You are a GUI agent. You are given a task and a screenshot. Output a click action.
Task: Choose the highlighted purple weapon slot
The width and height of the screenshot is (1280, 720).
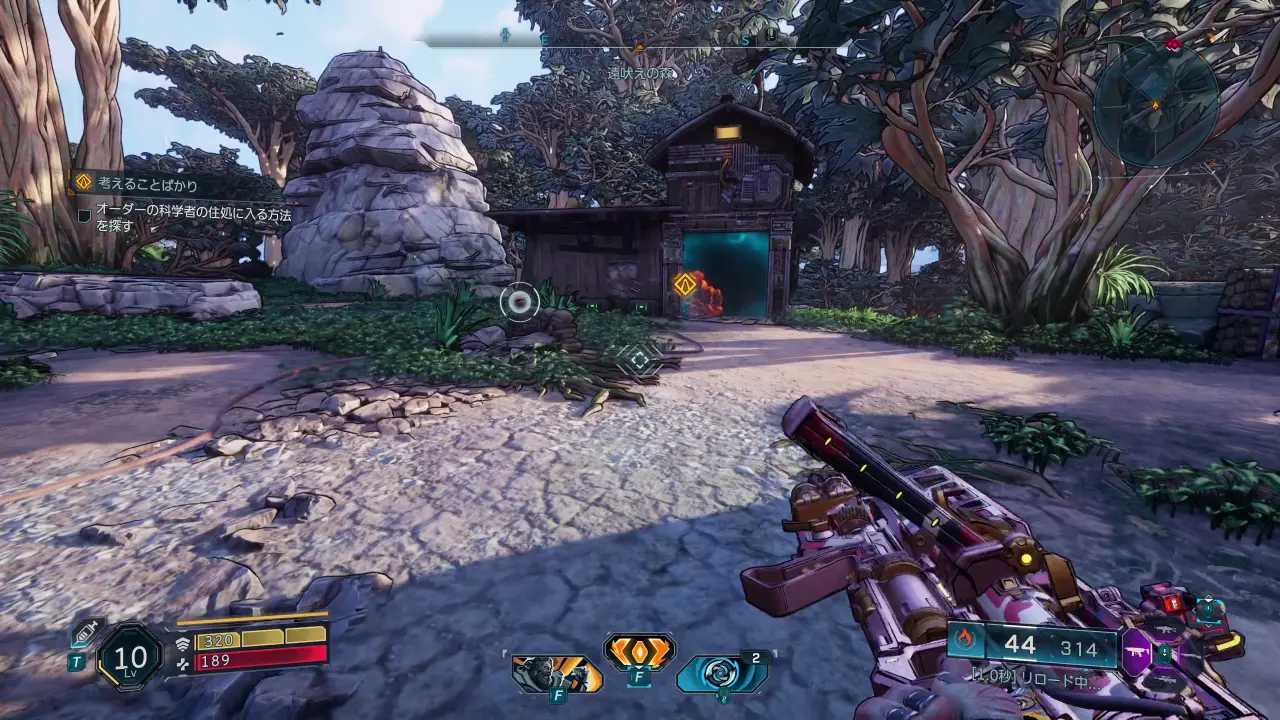[x=1137, y=650]
